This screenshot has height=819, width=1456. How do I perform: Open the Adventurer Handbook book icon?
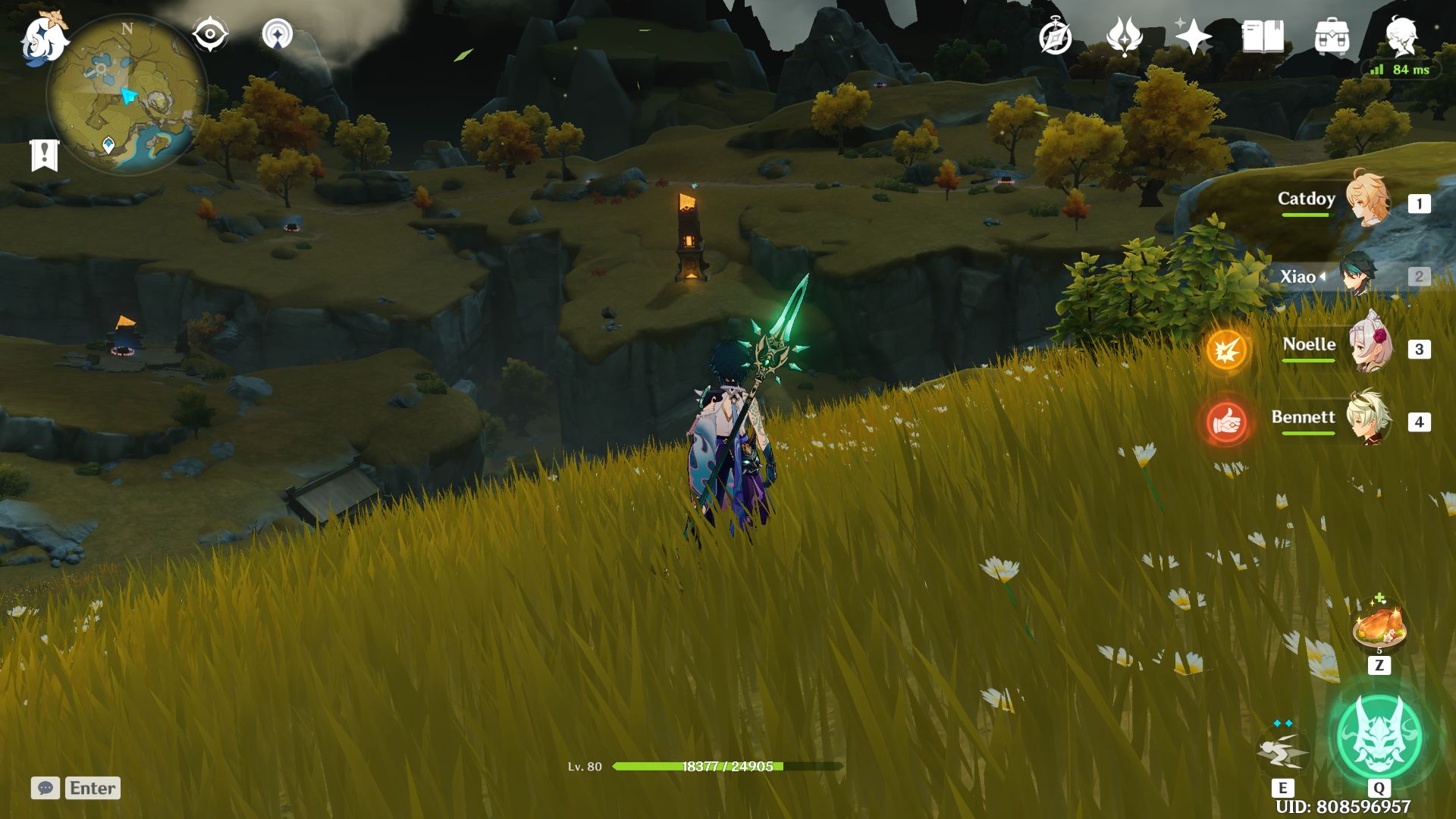pos(1263,37)
